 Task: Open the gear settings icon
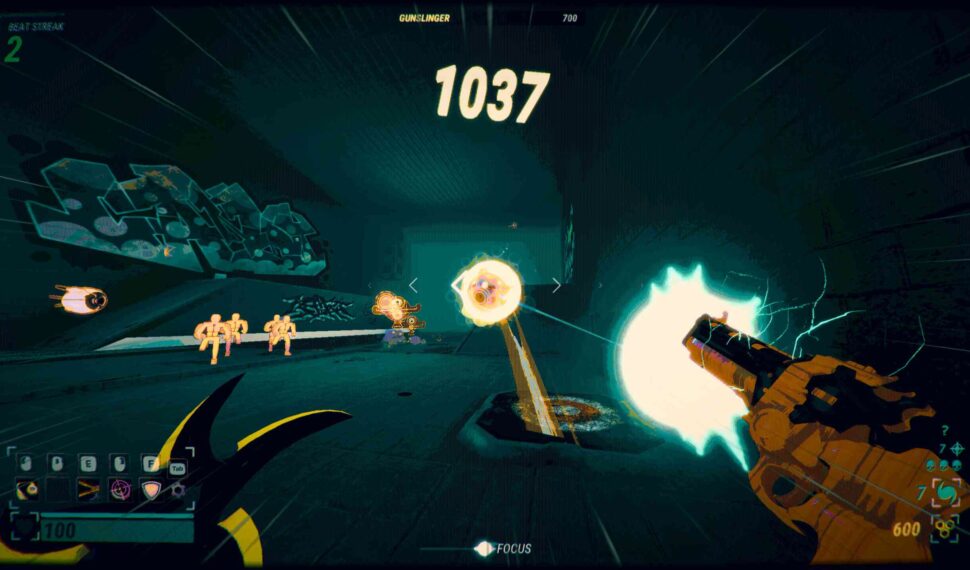click(178, 489)
